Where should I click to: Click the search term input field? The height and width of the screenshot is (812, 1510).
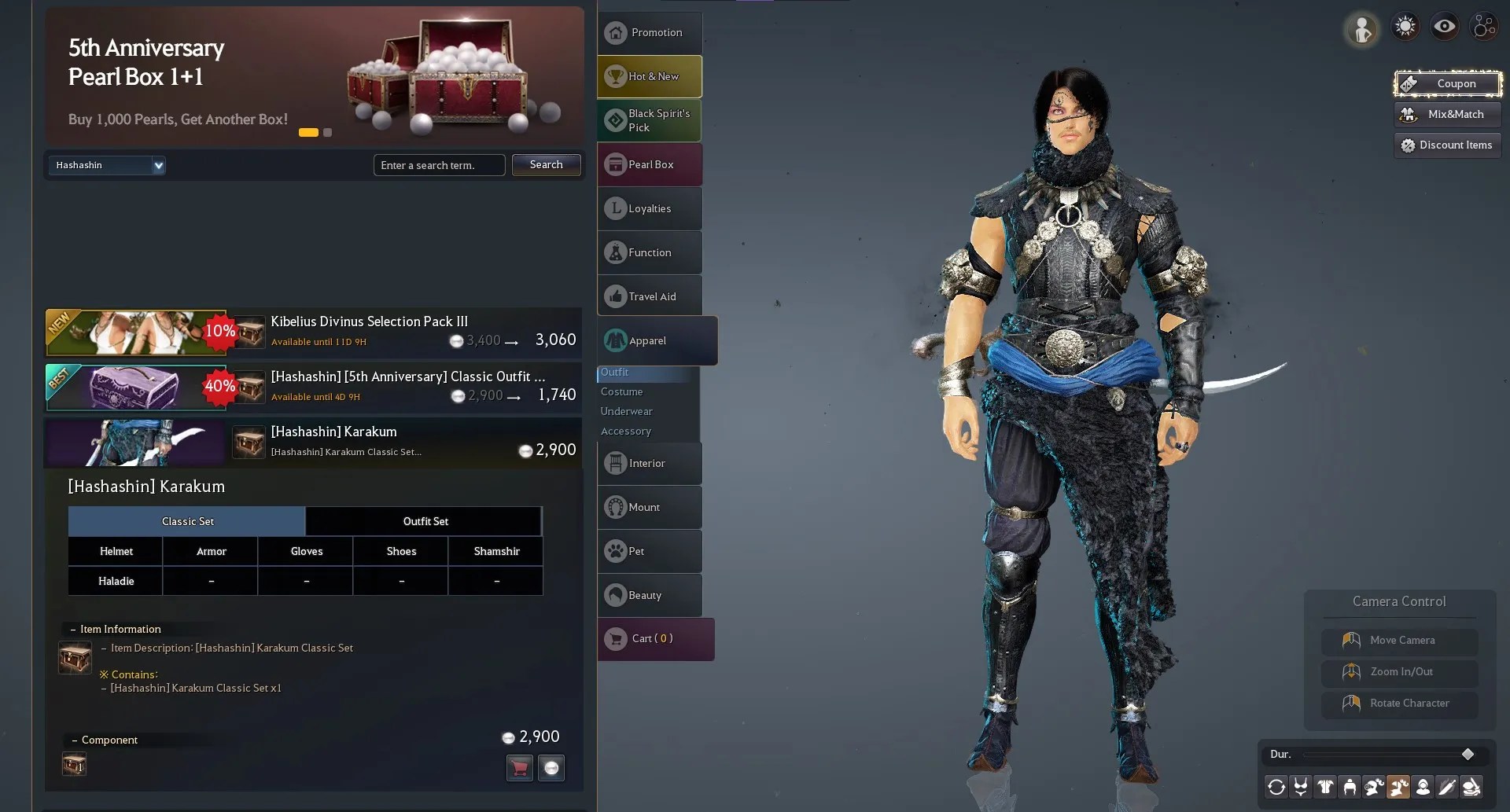click(439, 165)
